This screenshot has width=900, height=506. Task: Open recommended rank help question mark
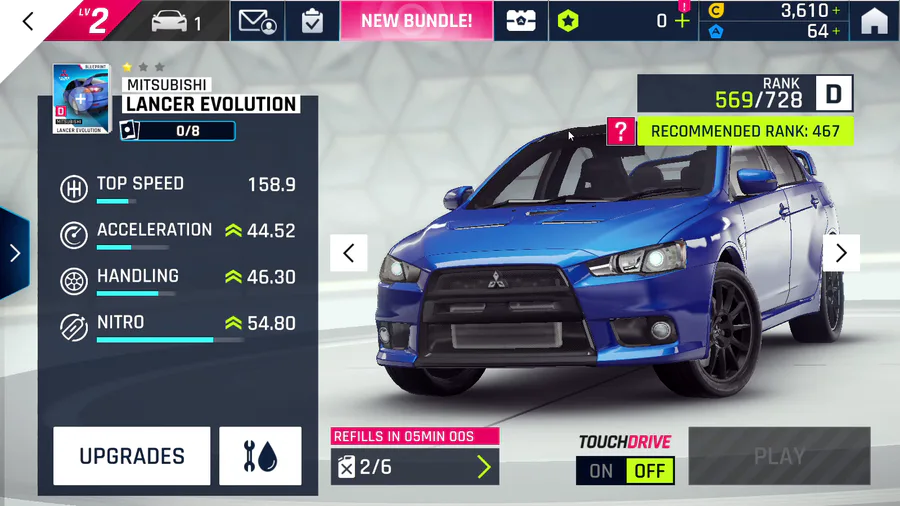[x=621, y=131]
